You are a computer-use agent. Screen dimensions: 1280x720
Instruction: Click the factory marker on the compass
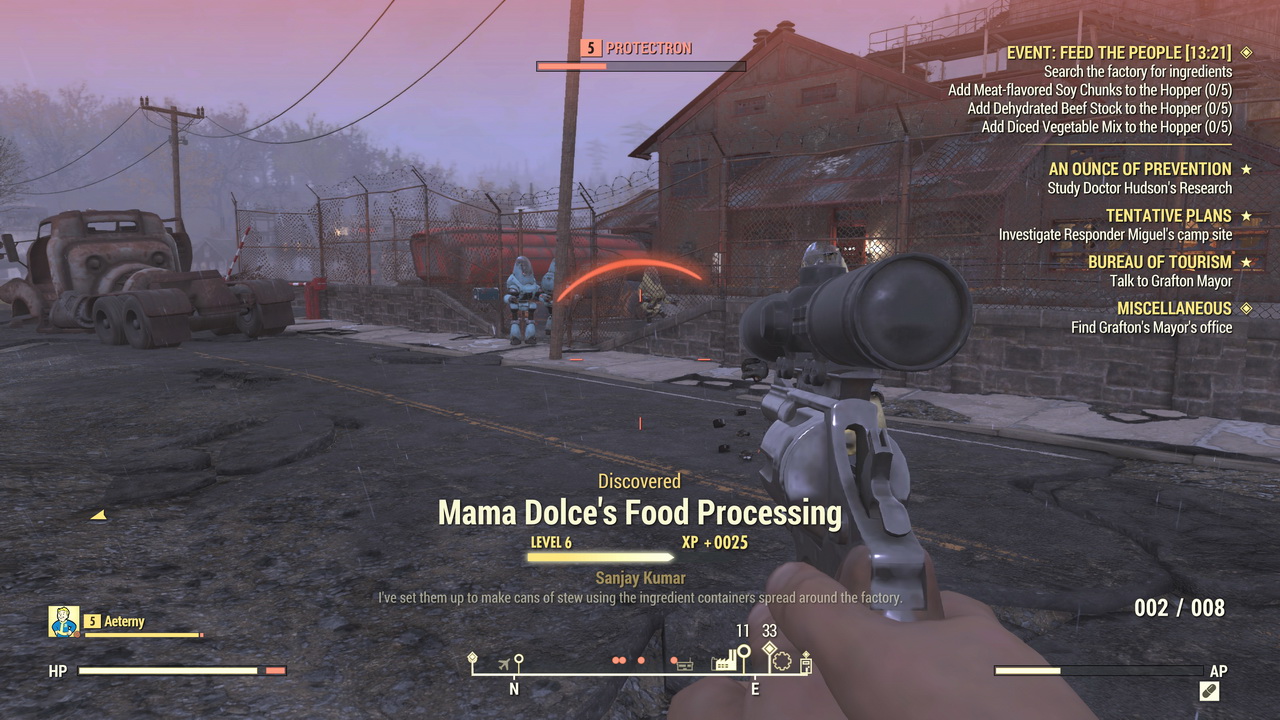(x=724, y=661)
